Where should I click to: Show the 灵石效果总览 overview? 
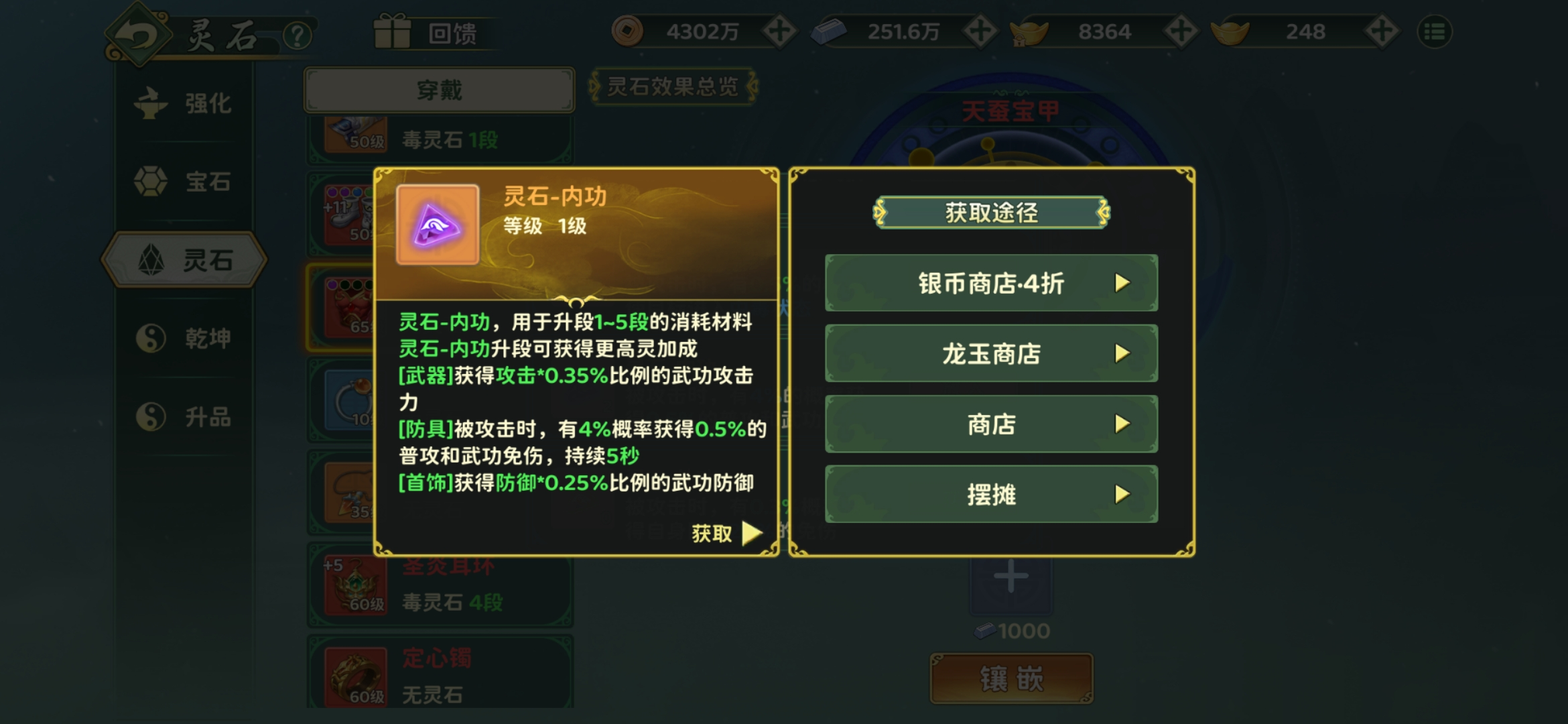pos(672,86)
